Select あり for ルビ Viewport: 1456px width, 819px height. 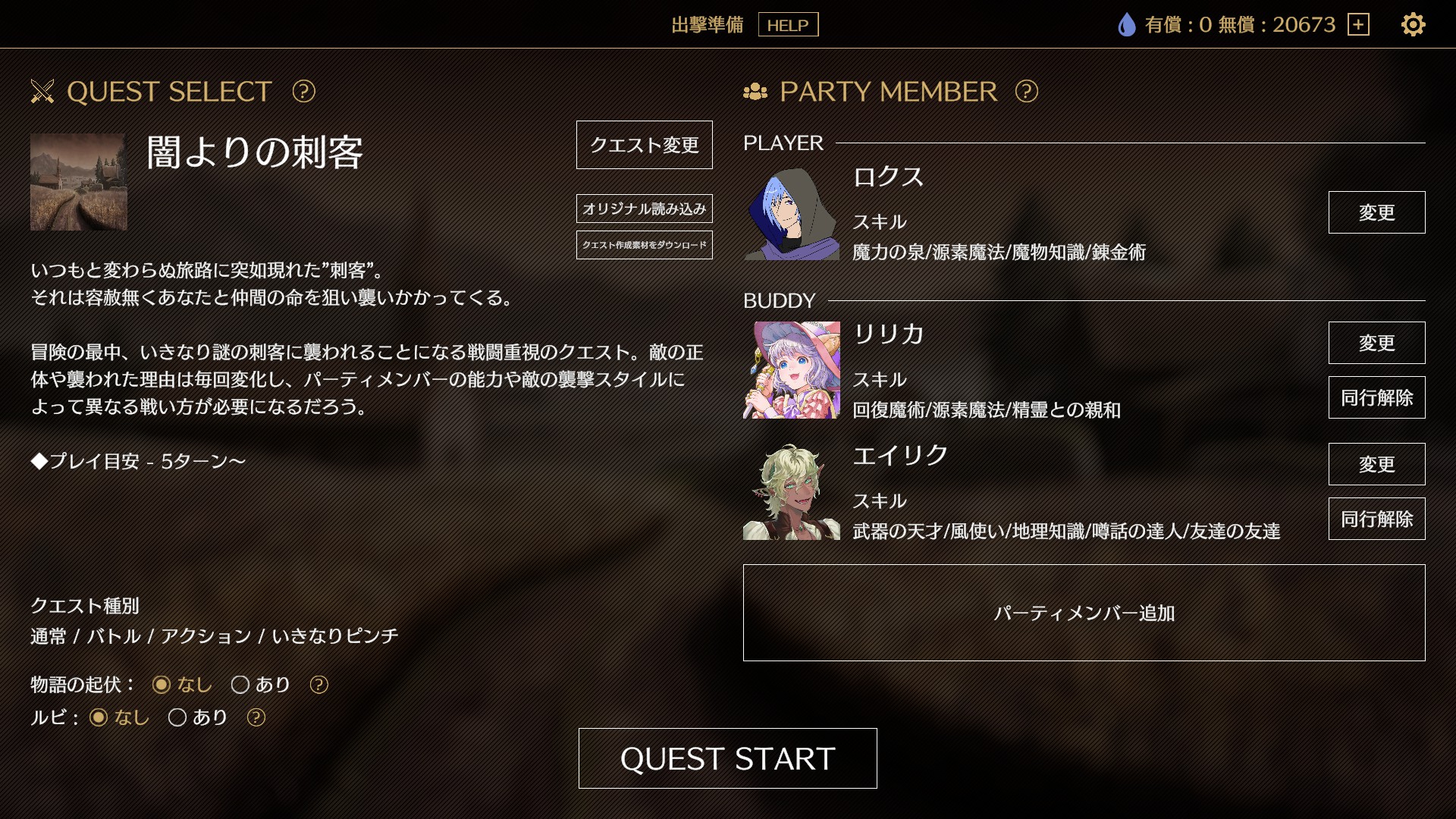tap(178, 717)
